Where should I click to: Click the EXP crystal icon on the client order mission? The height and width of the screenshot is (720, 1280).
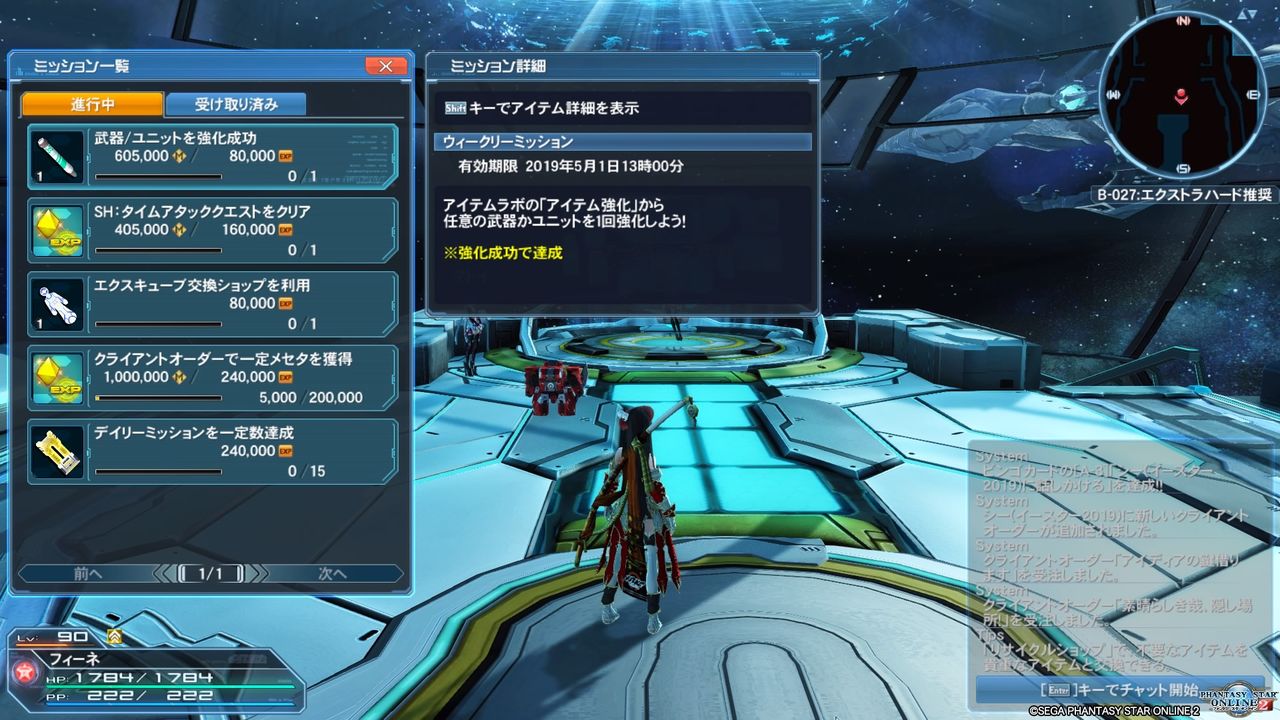(x=57, y=376)
